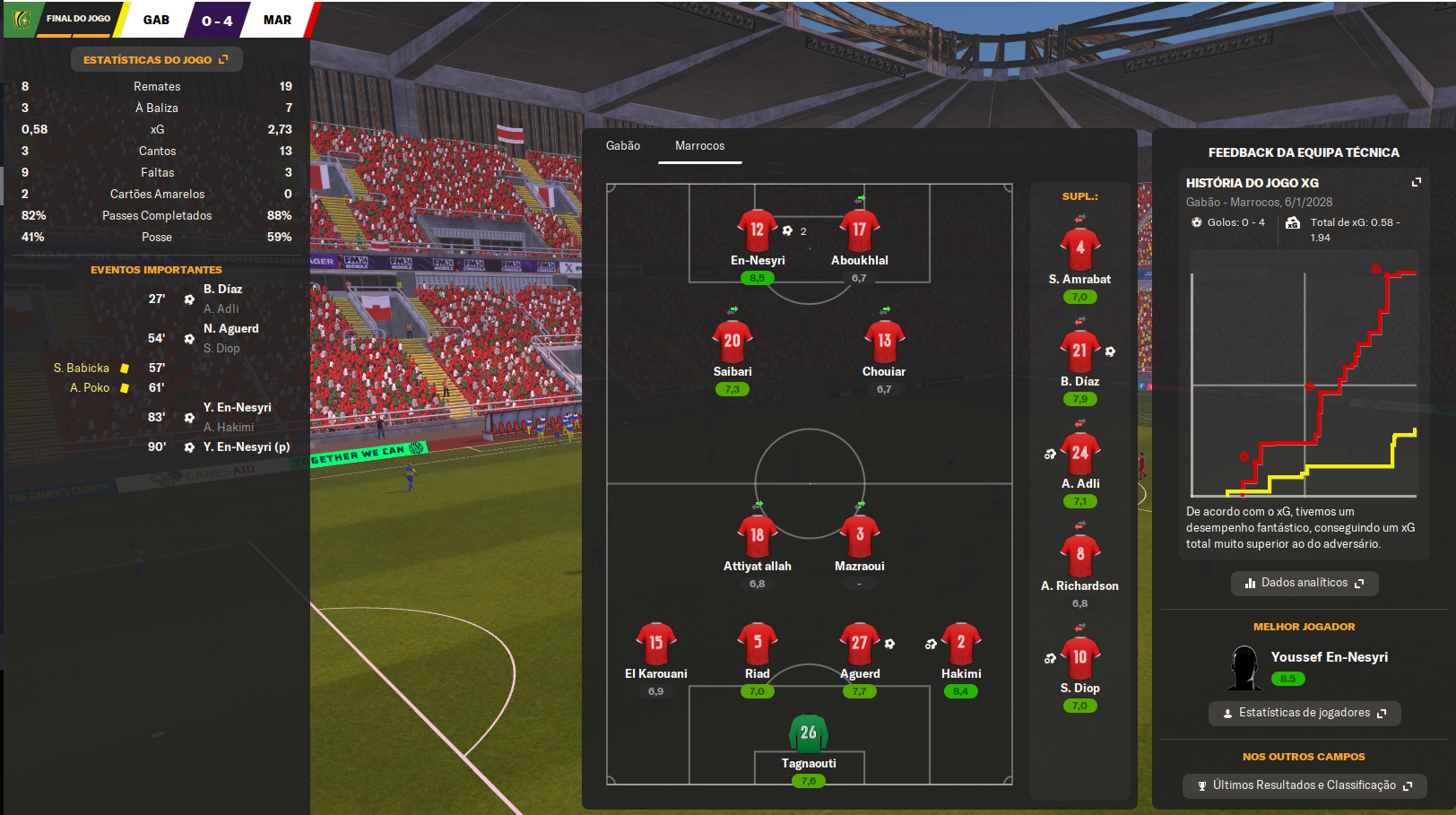Click the 83' Y. En-Nesyri goal event
The image size is (1456, 815).
[x=237, y=408]
